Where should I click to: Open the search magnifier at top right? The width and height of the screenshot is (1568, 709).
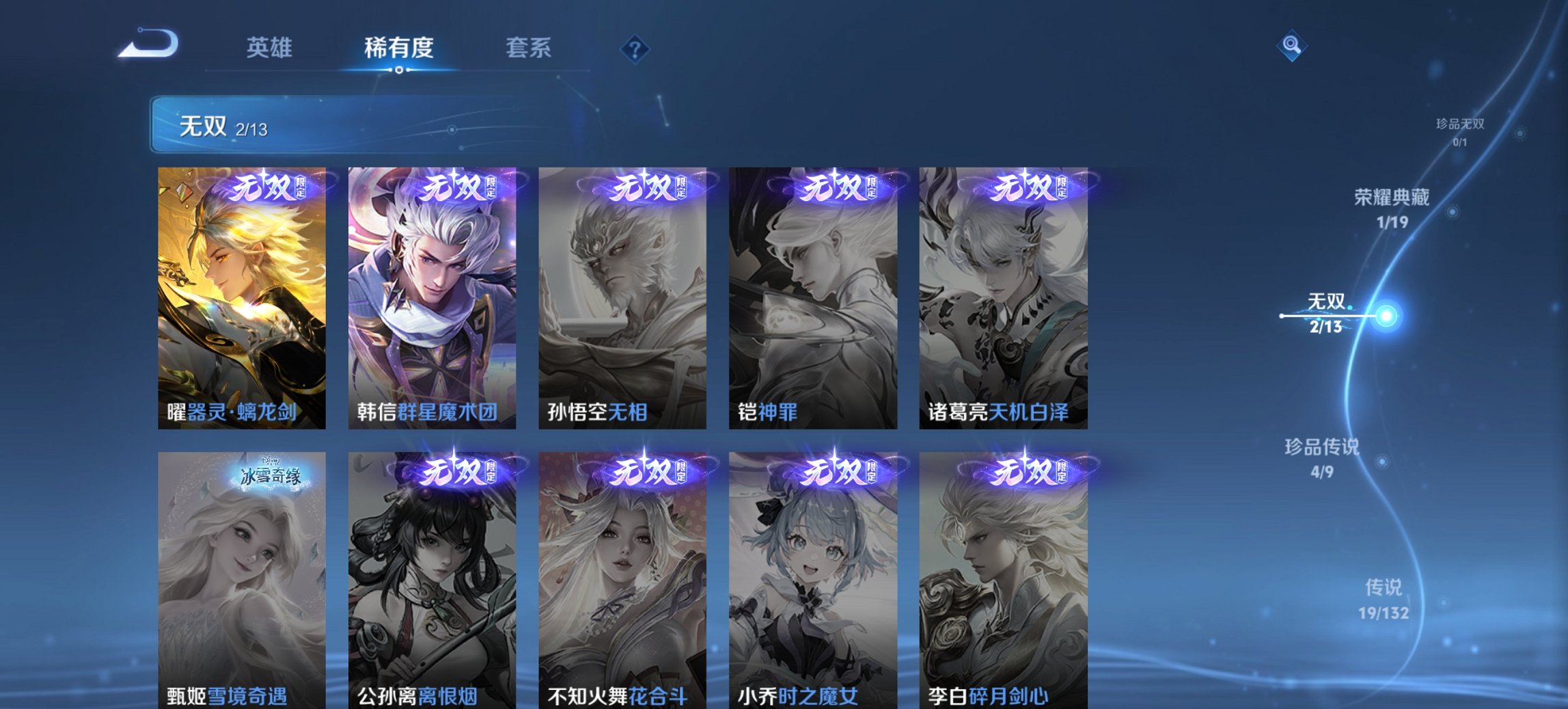pos(1290,46)
